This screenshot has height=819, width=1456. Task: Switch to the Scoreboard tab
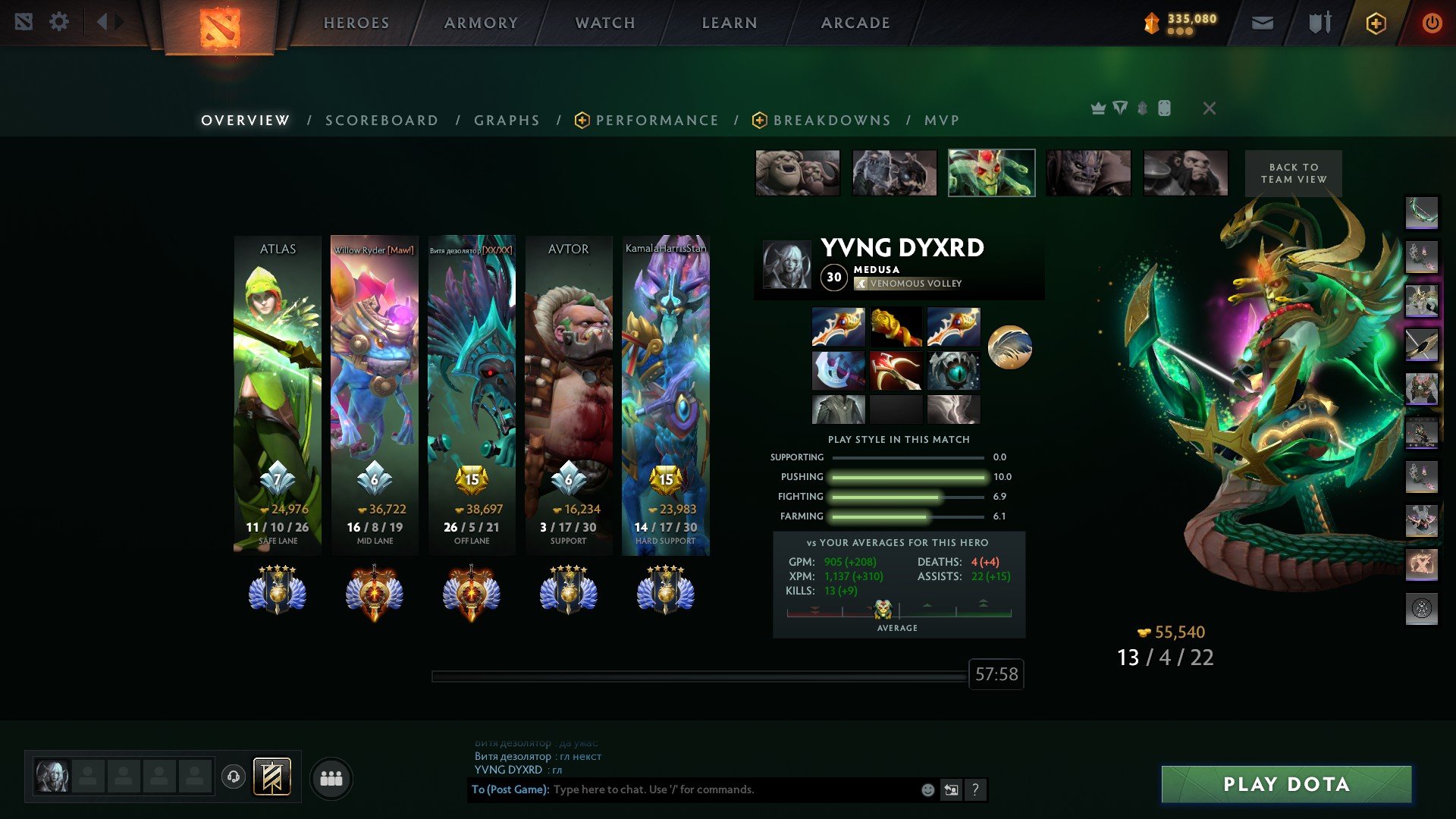pyautogui.click(x=381, y=121)
